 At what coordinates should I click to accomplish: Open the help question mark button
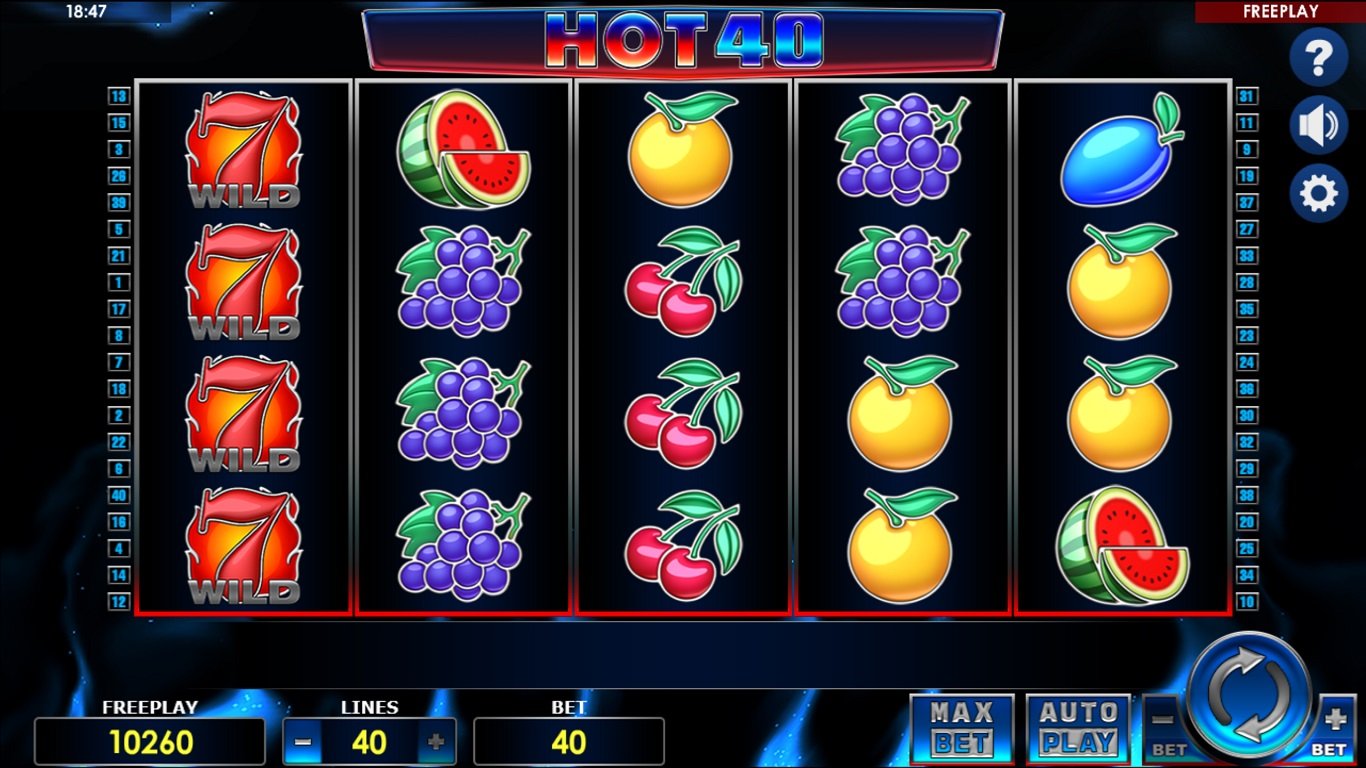pyautogui.click(x=1318, y=59)
